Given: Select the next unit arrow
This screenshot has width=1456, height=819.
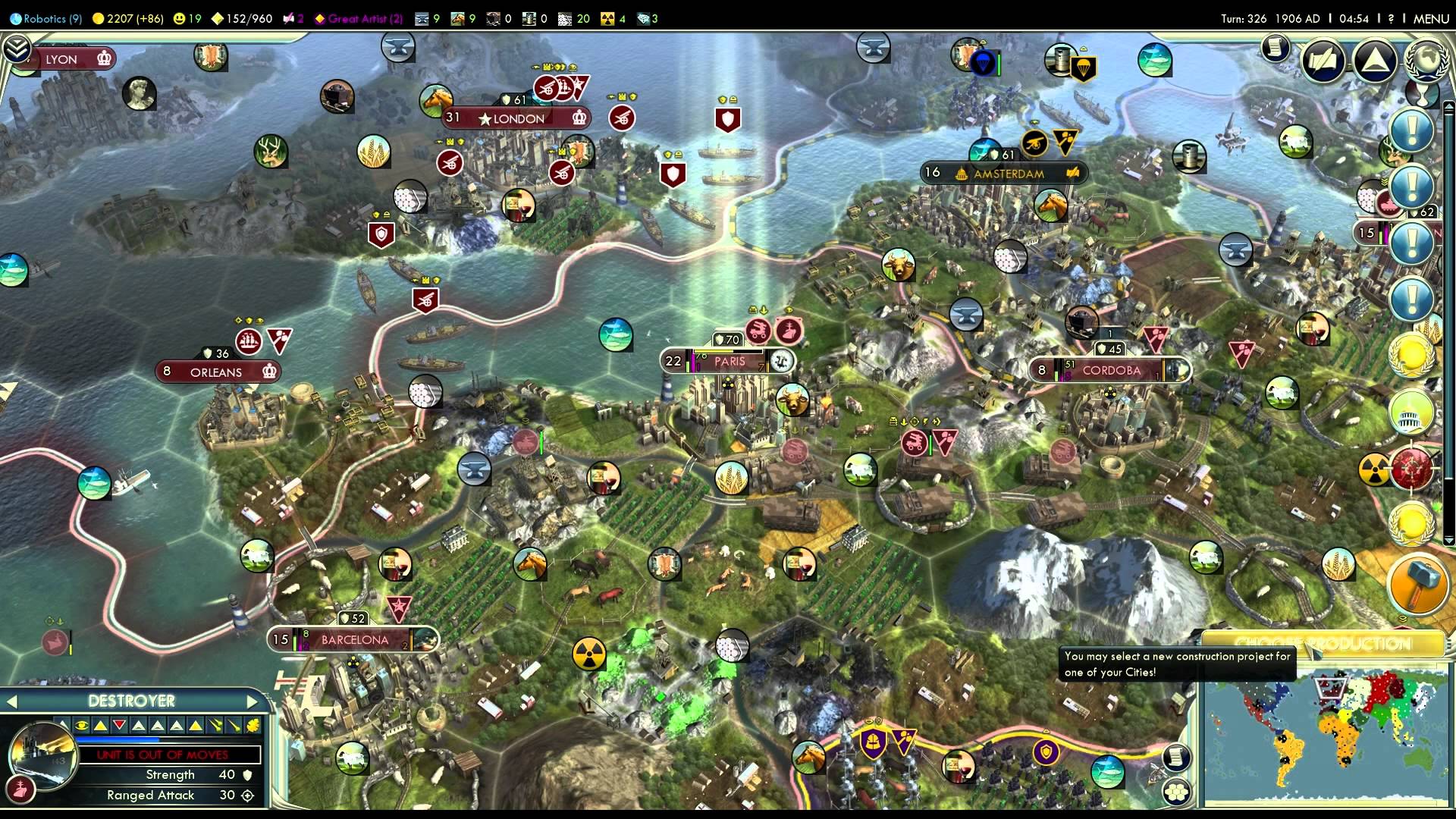Looking at the screenshot, I should (x=253, y=701).
